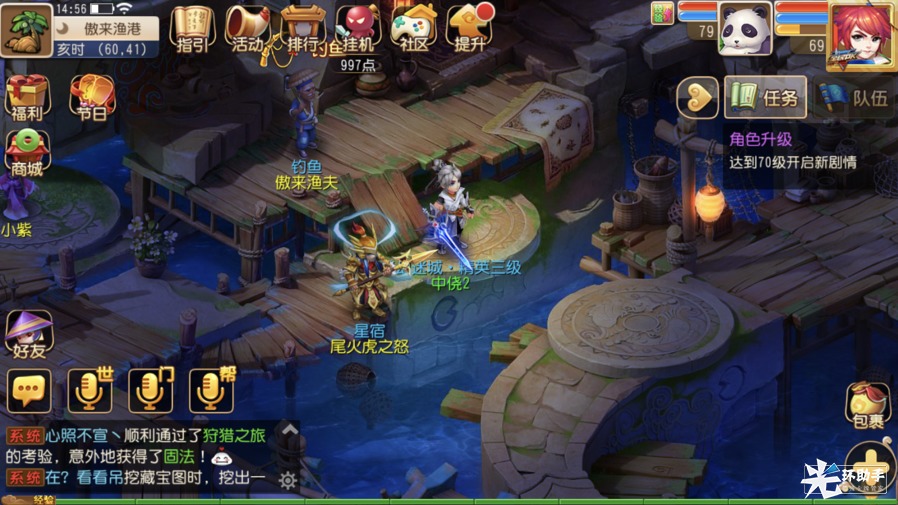Open the 包裹 inventory bag
The width and height of the screenshot is (898, 505).
[x=866, y=405]
